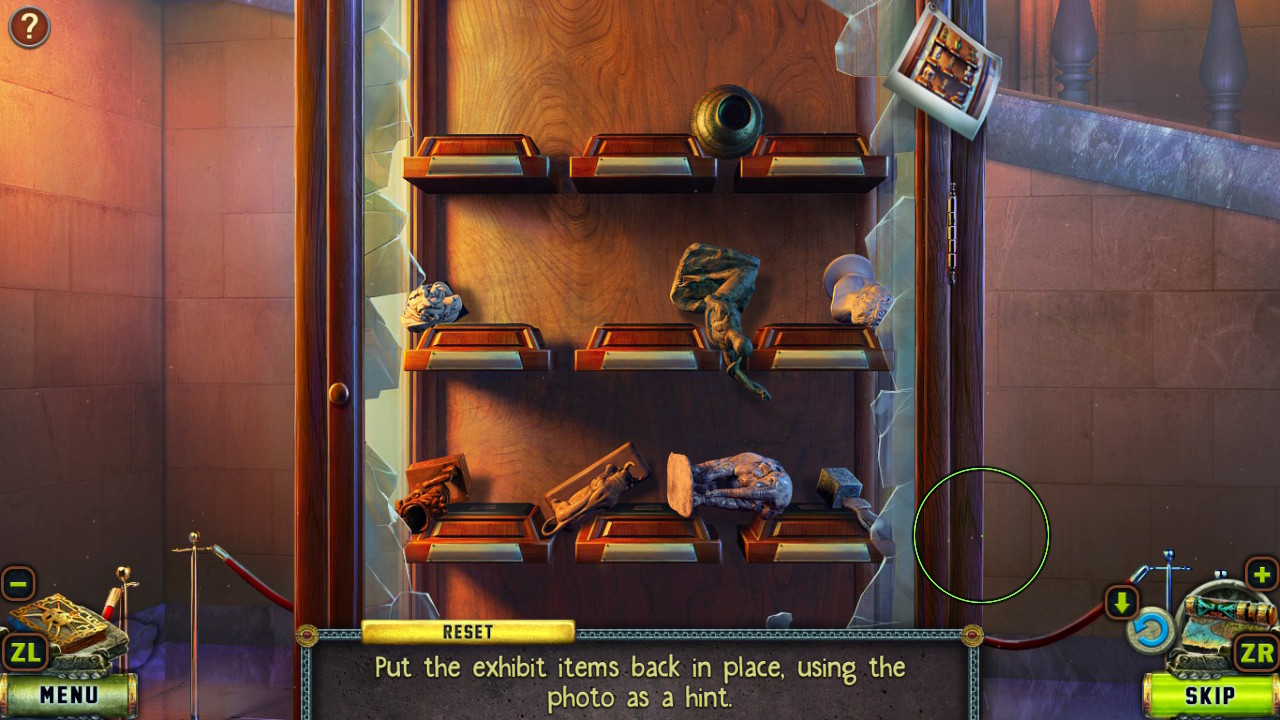
Task: Click the minus button above the journal
Action: (x=18, y=583)
